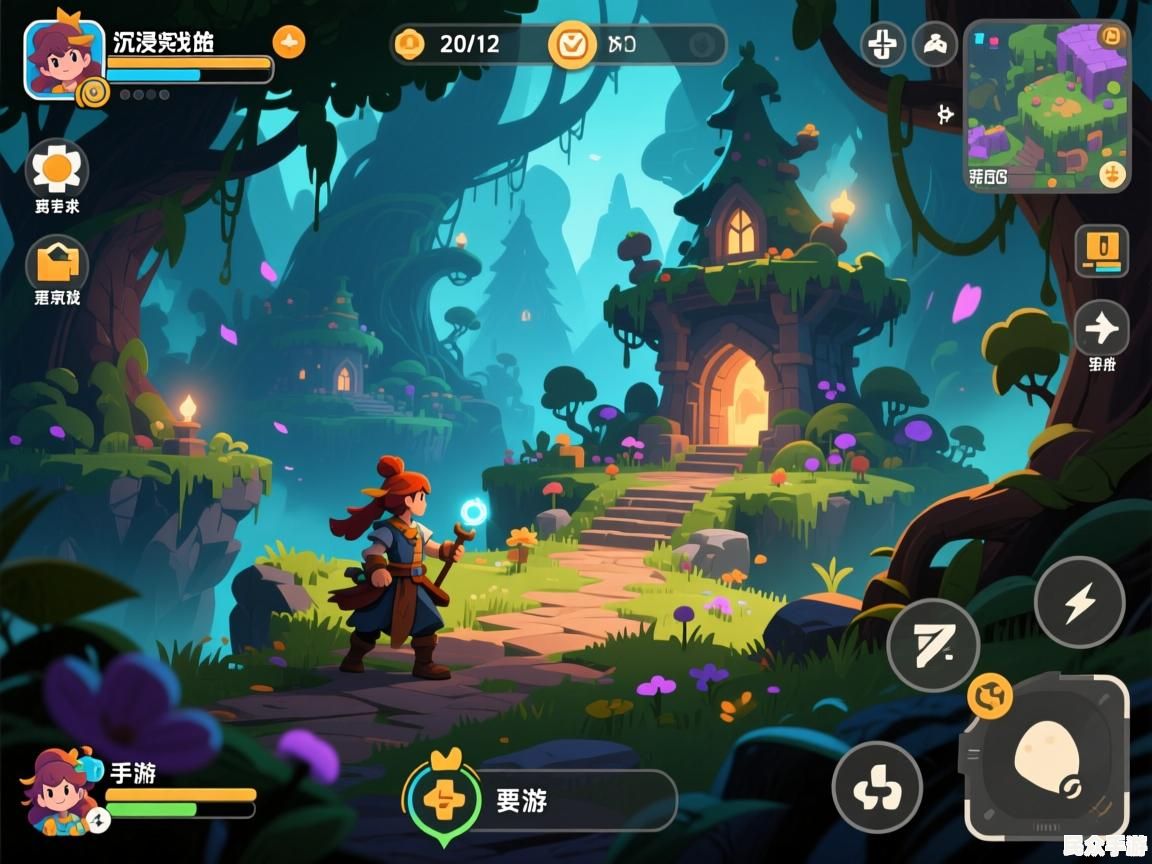Open the orange-framed book icon

coord(1101,250)
